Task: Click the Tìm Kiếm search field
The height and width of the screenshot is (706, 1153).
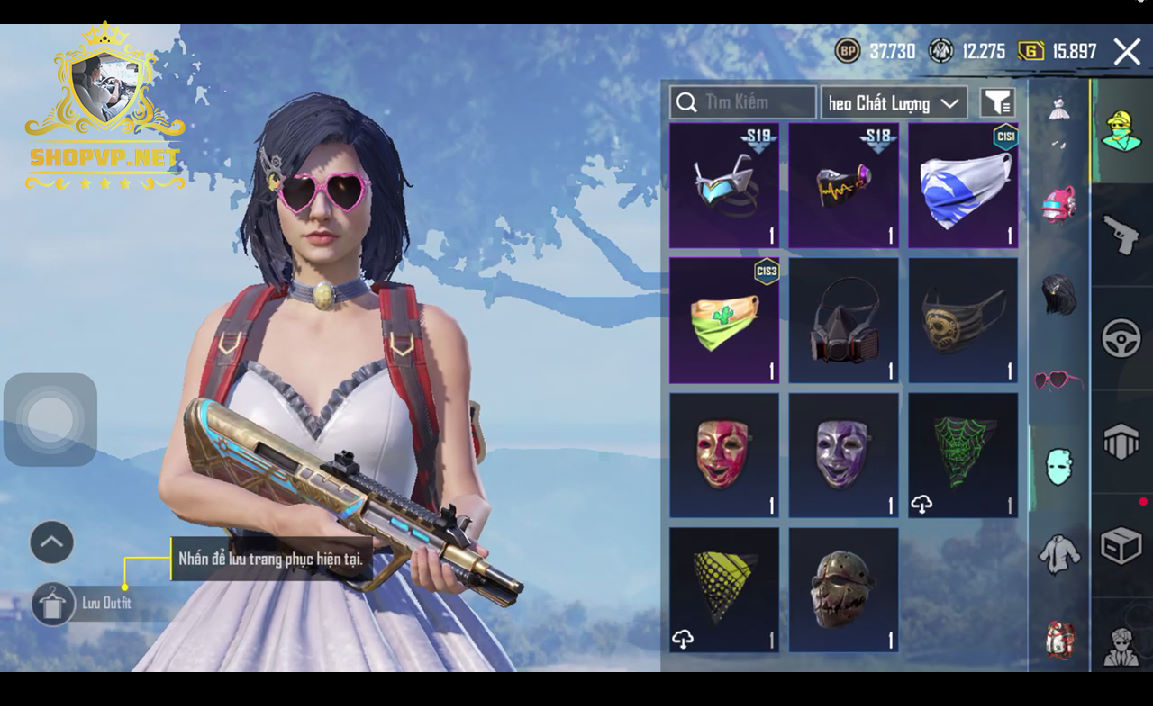Action: coord(742,102)
